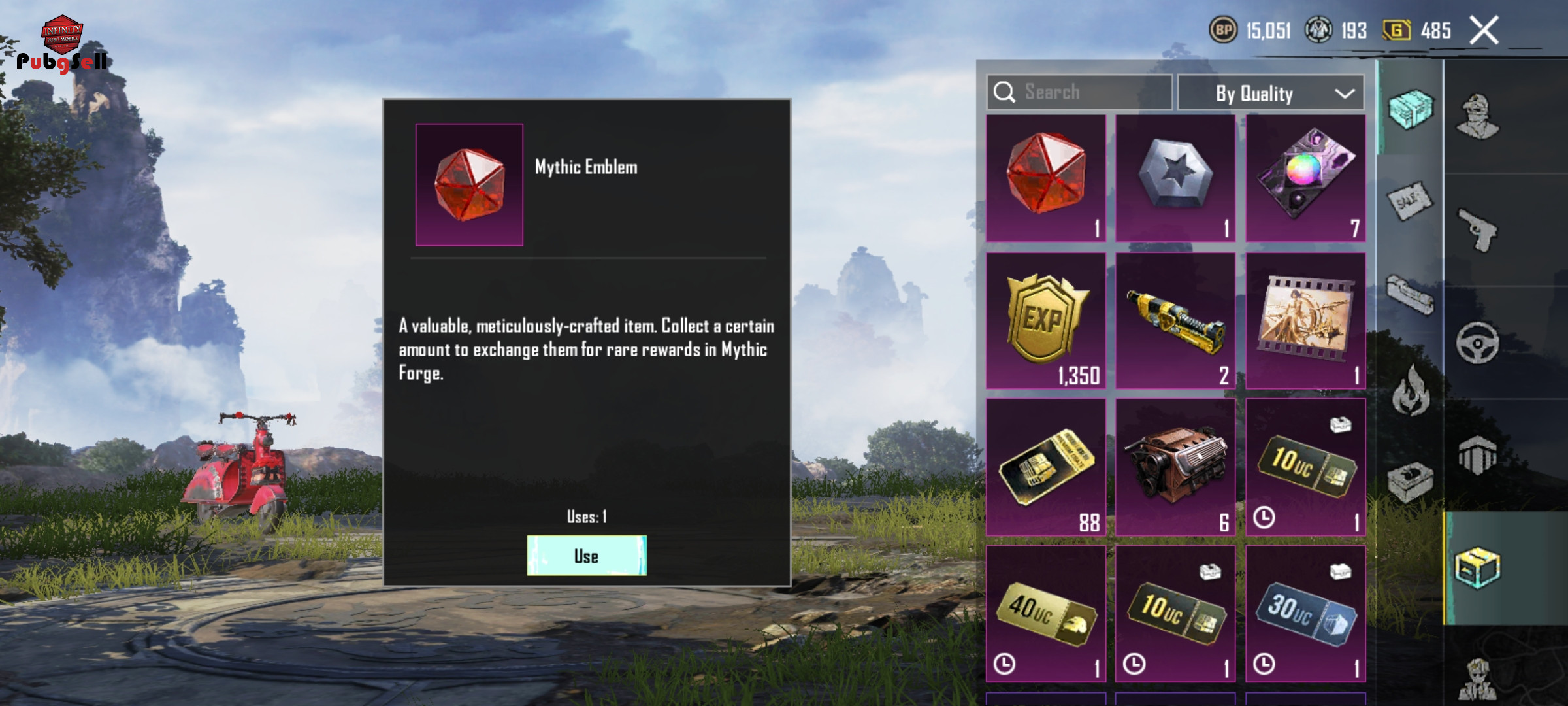1568x706 pixels.
Task: Select the rainbow orb card item
Action: coord(1305,178)
